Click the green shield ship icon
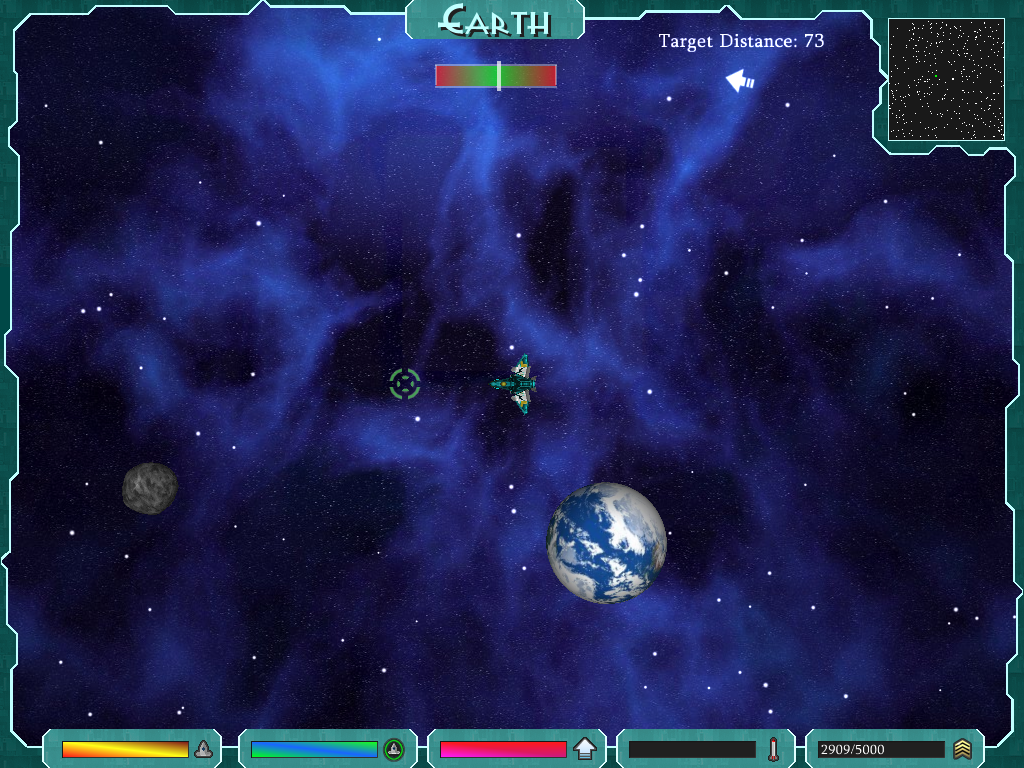 pyautogui.click(x=394, y=748)
